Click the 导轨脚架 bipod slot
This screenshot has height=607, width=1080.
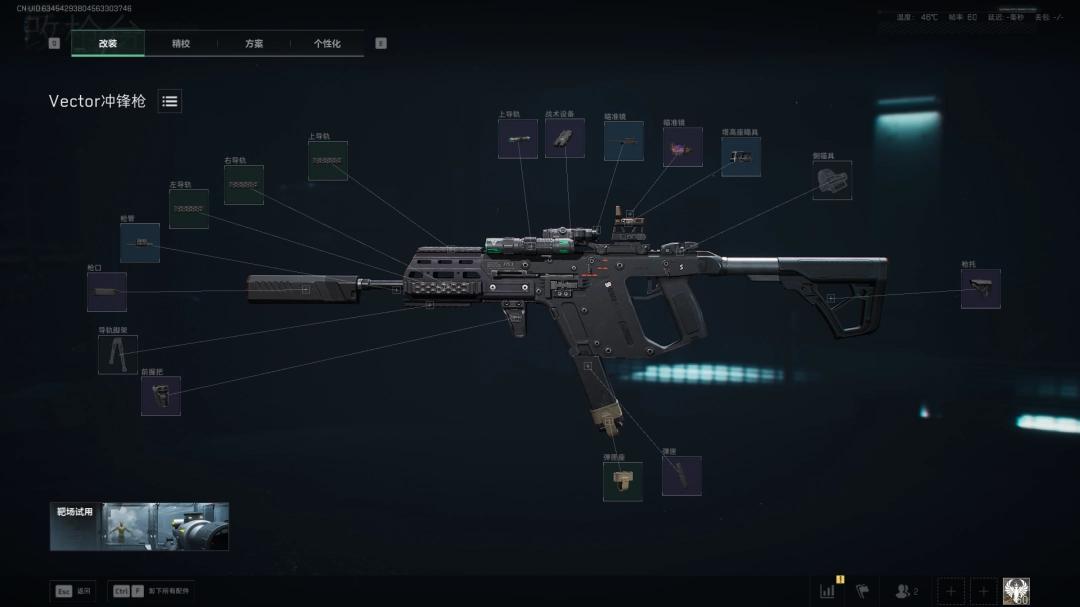point(118,355)
